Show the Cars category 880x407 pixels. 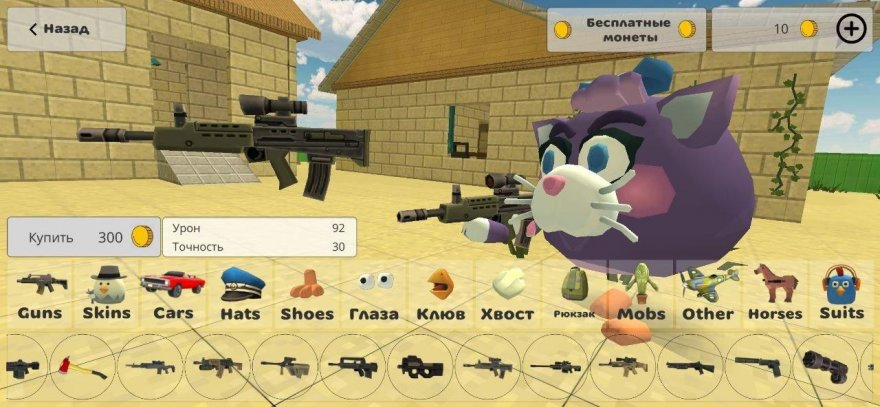[173, 294]
